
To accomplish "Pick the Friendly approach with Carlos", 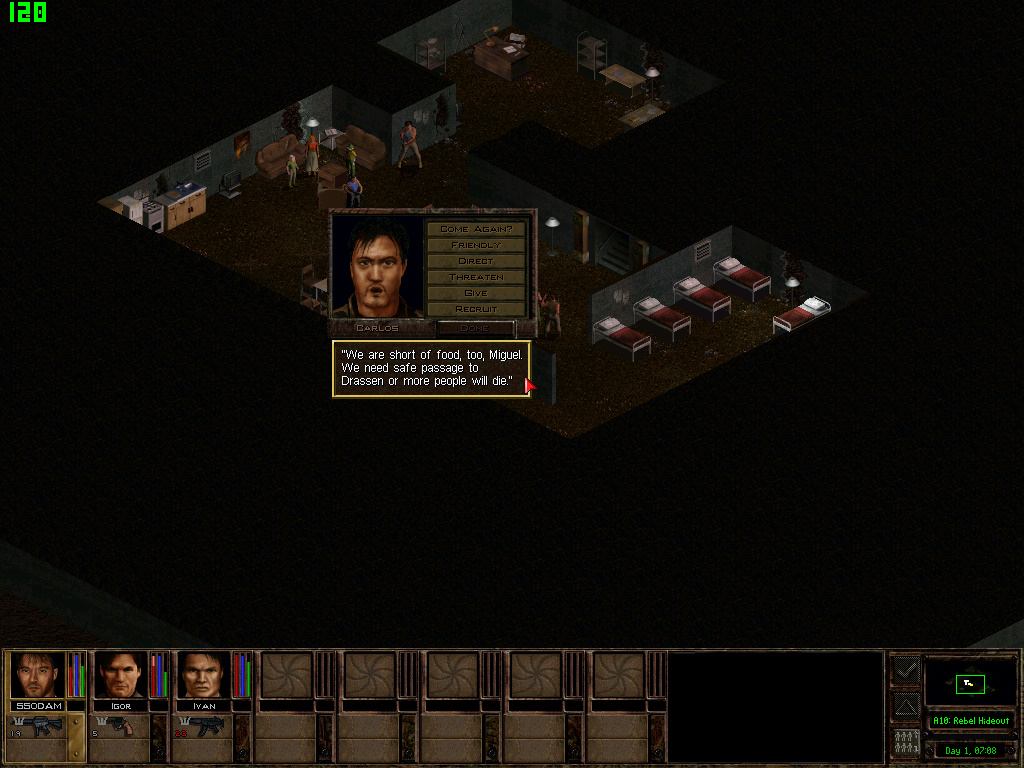I will [476, 245].
